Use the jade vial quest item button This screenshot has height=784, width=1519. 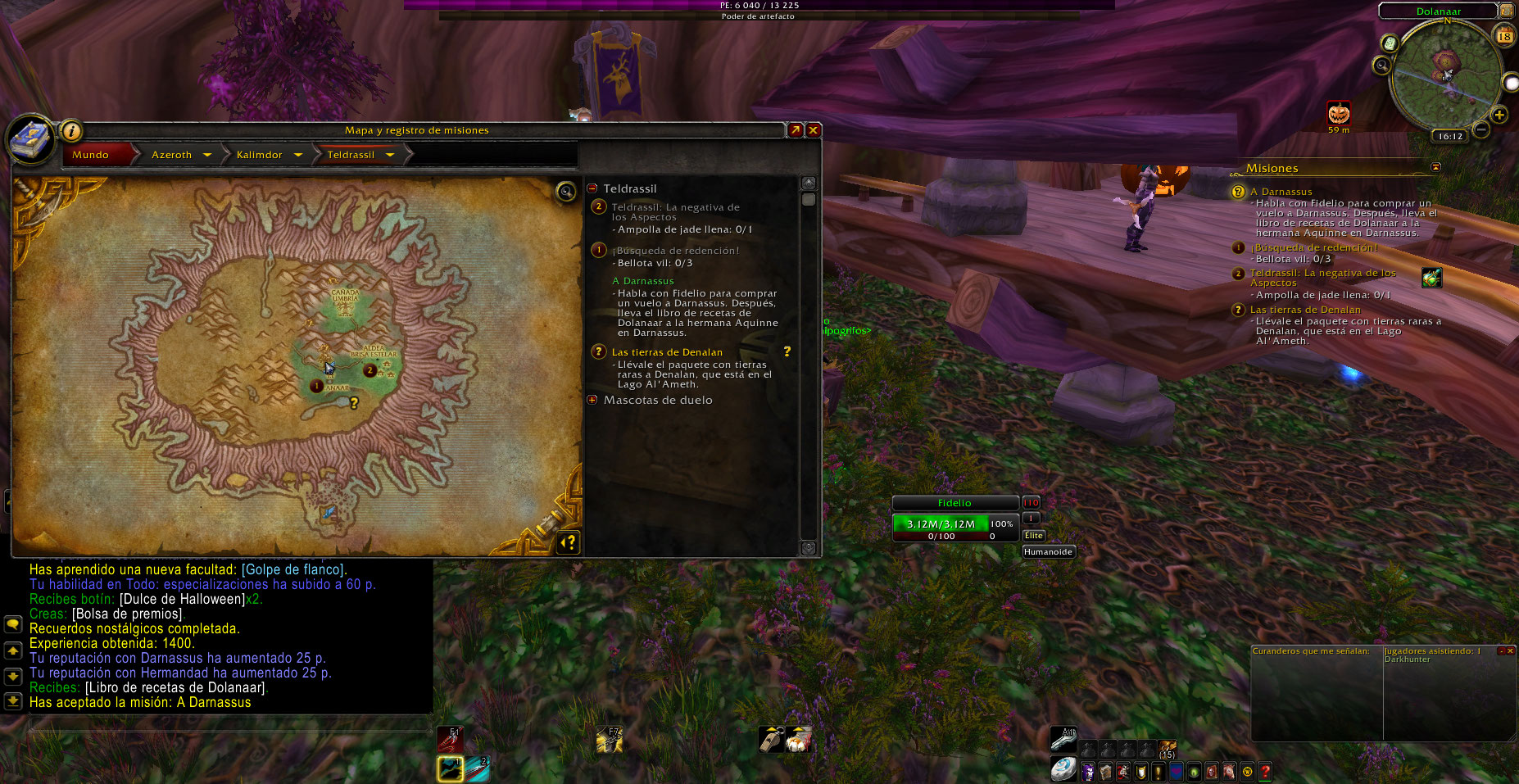click(x=1431, y=278)
